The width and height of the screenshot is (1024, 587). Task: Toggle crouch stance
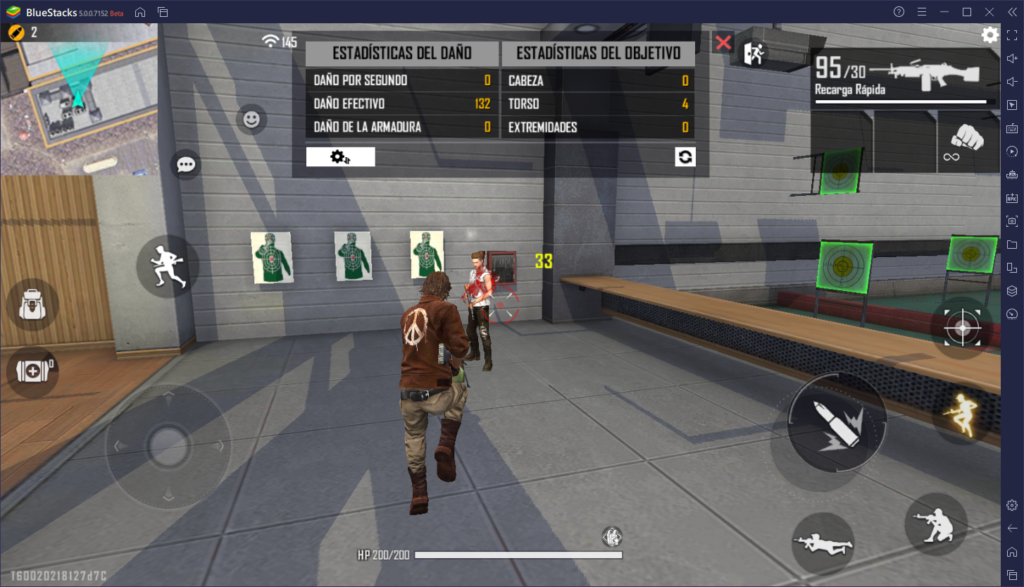coord(935,523)
